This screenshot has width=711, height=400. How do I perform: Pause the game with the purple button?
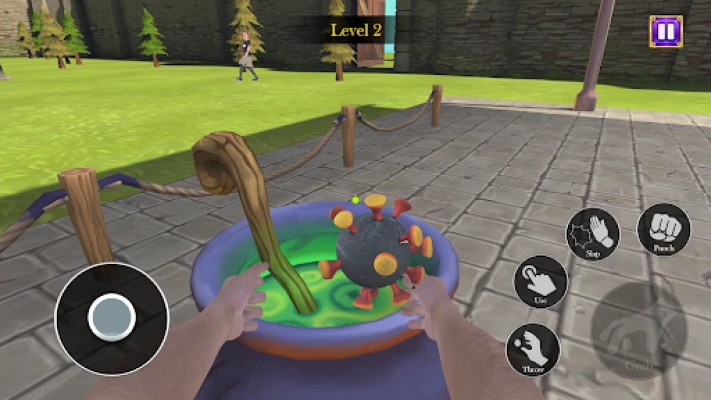(665, 31)
